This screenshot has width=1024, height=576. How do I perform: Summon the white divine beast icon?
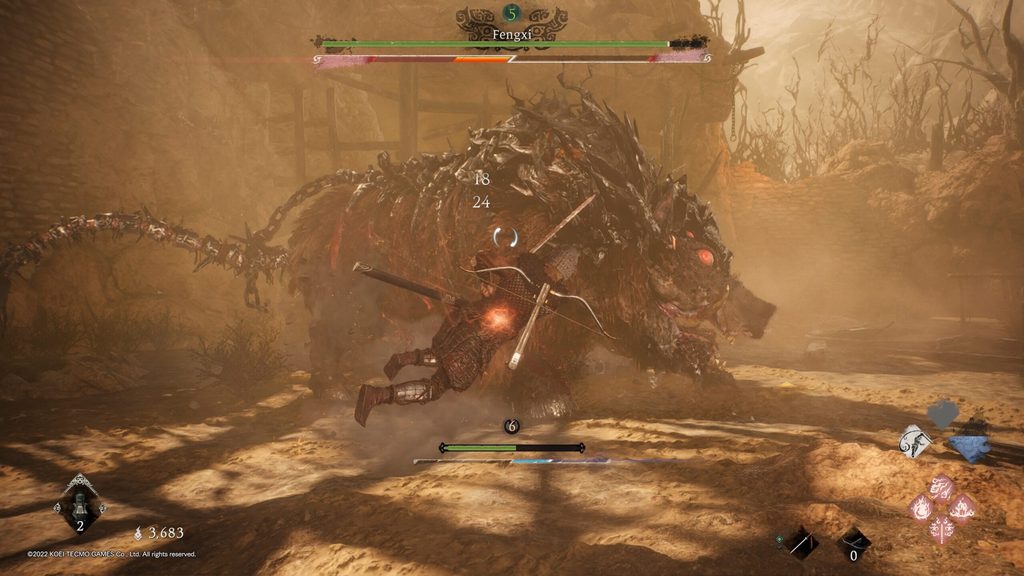click(915, 442)
